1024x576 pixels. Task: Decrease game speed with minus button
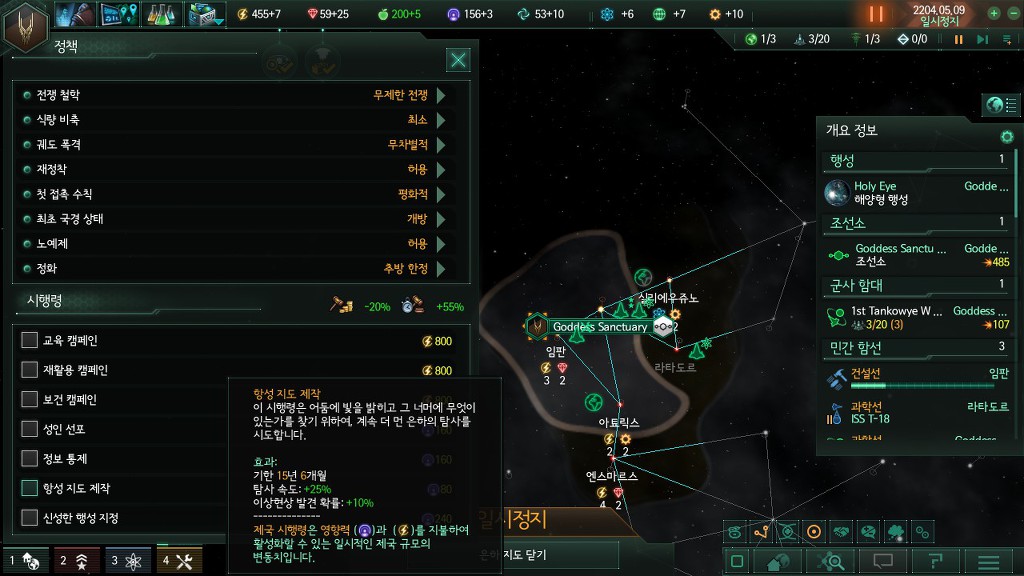tap(1011, 14)
